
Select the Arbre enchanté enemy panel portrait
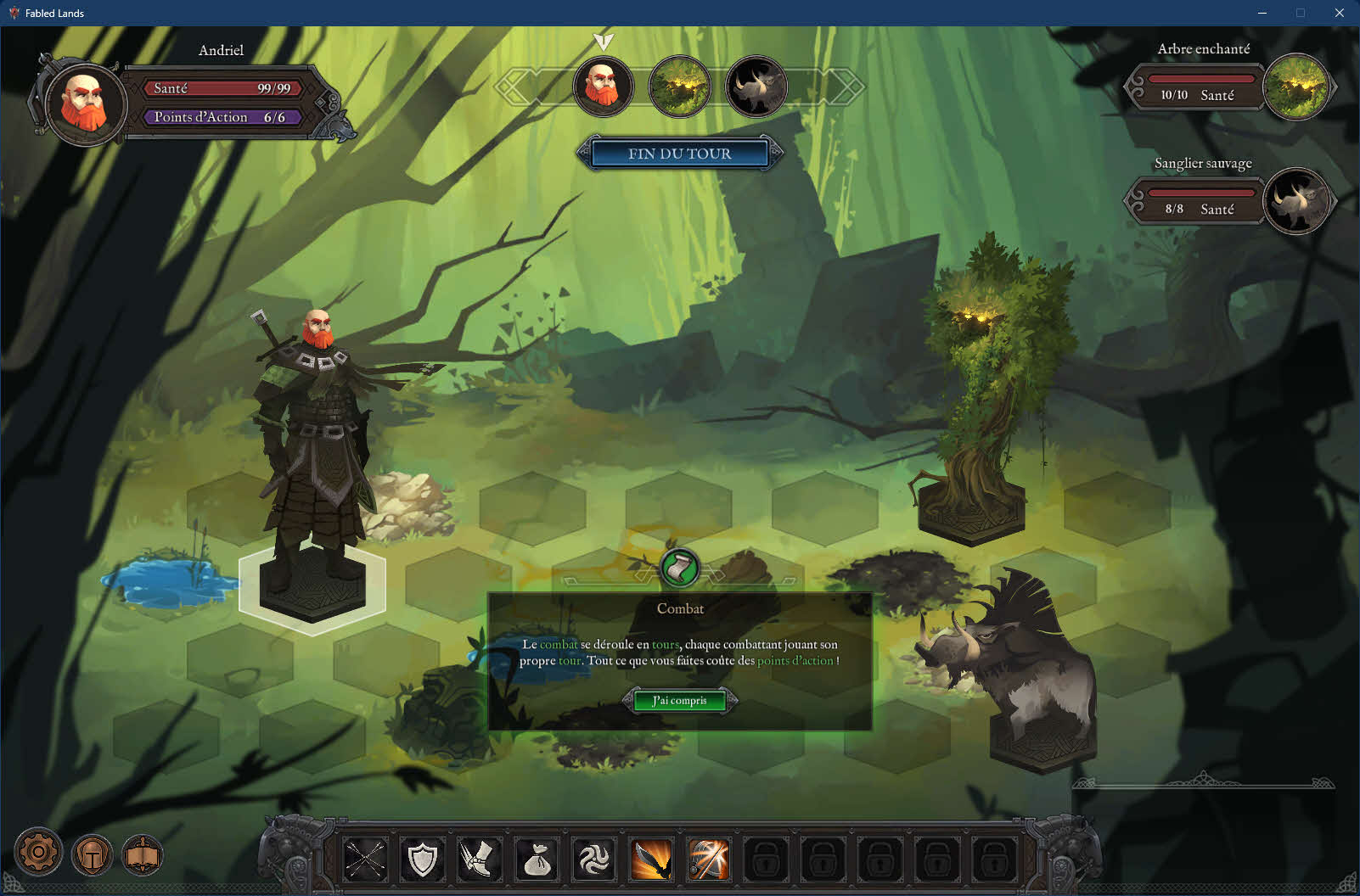[x=1295, y=87]
